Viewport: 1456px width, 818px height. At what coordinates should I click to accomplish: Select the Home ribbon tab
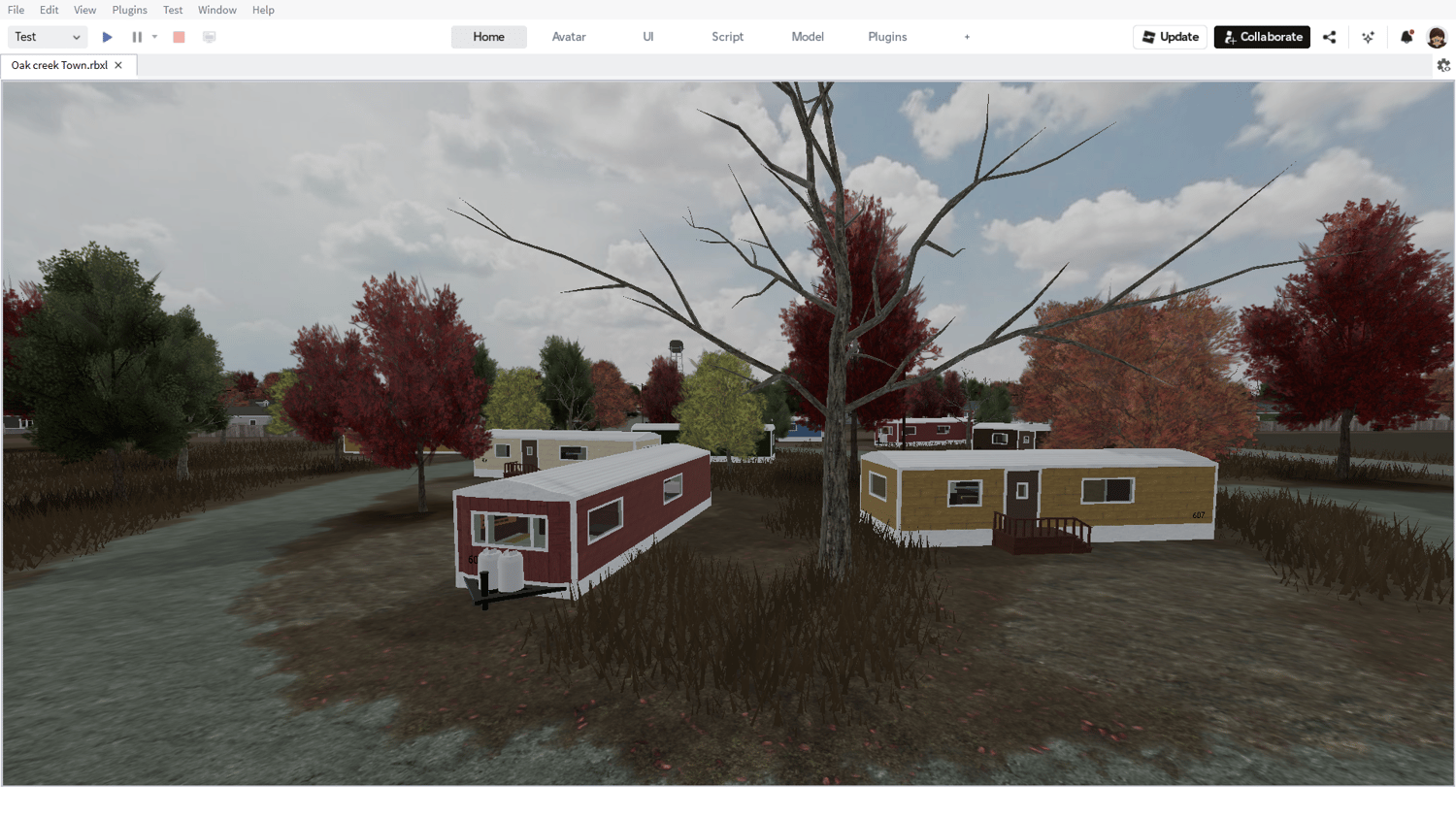coord(488,36)
